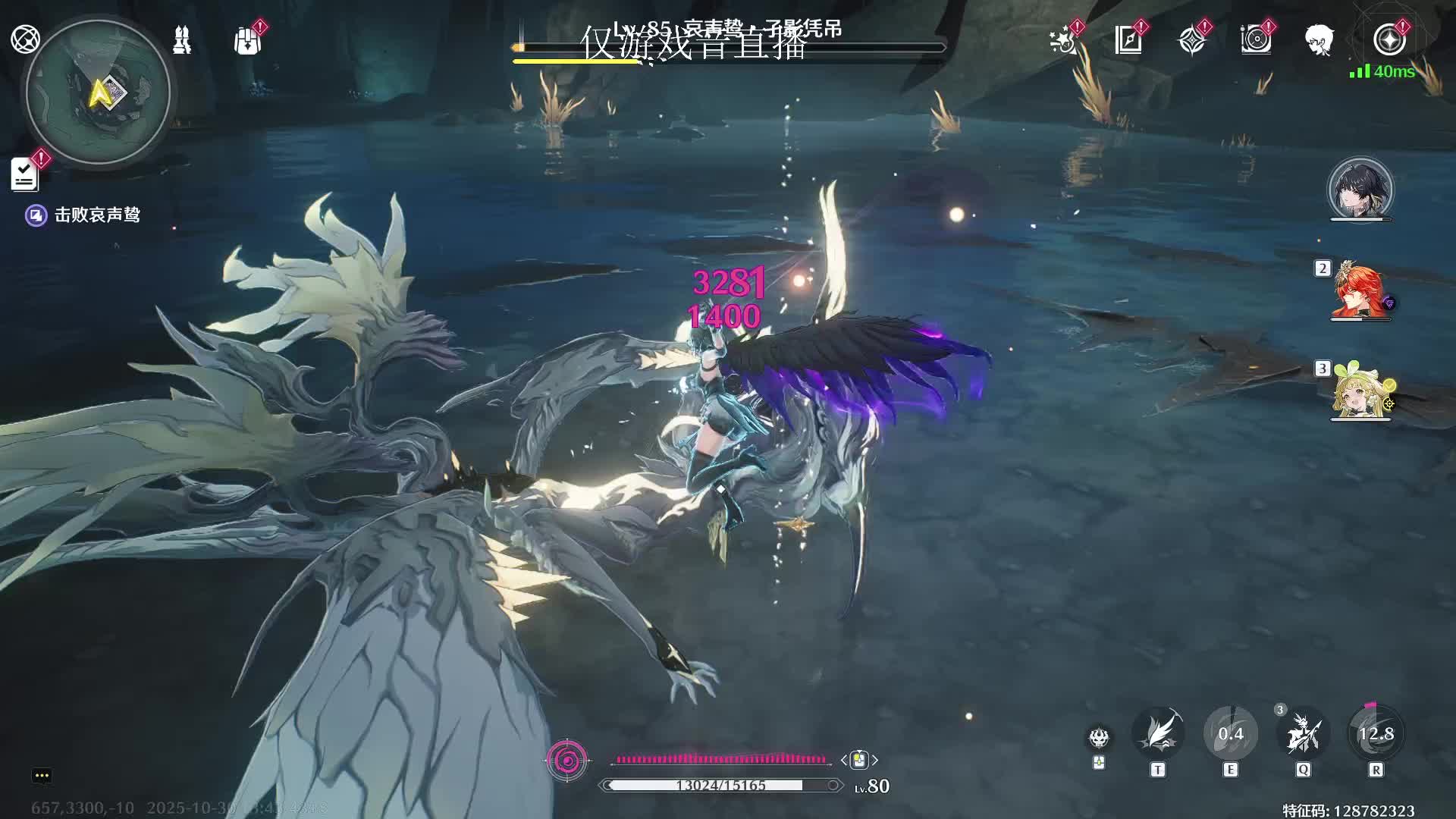Click the two-figures icon beside the minimap
This screenshot has width=1456, height=819.
coord(182,39)
